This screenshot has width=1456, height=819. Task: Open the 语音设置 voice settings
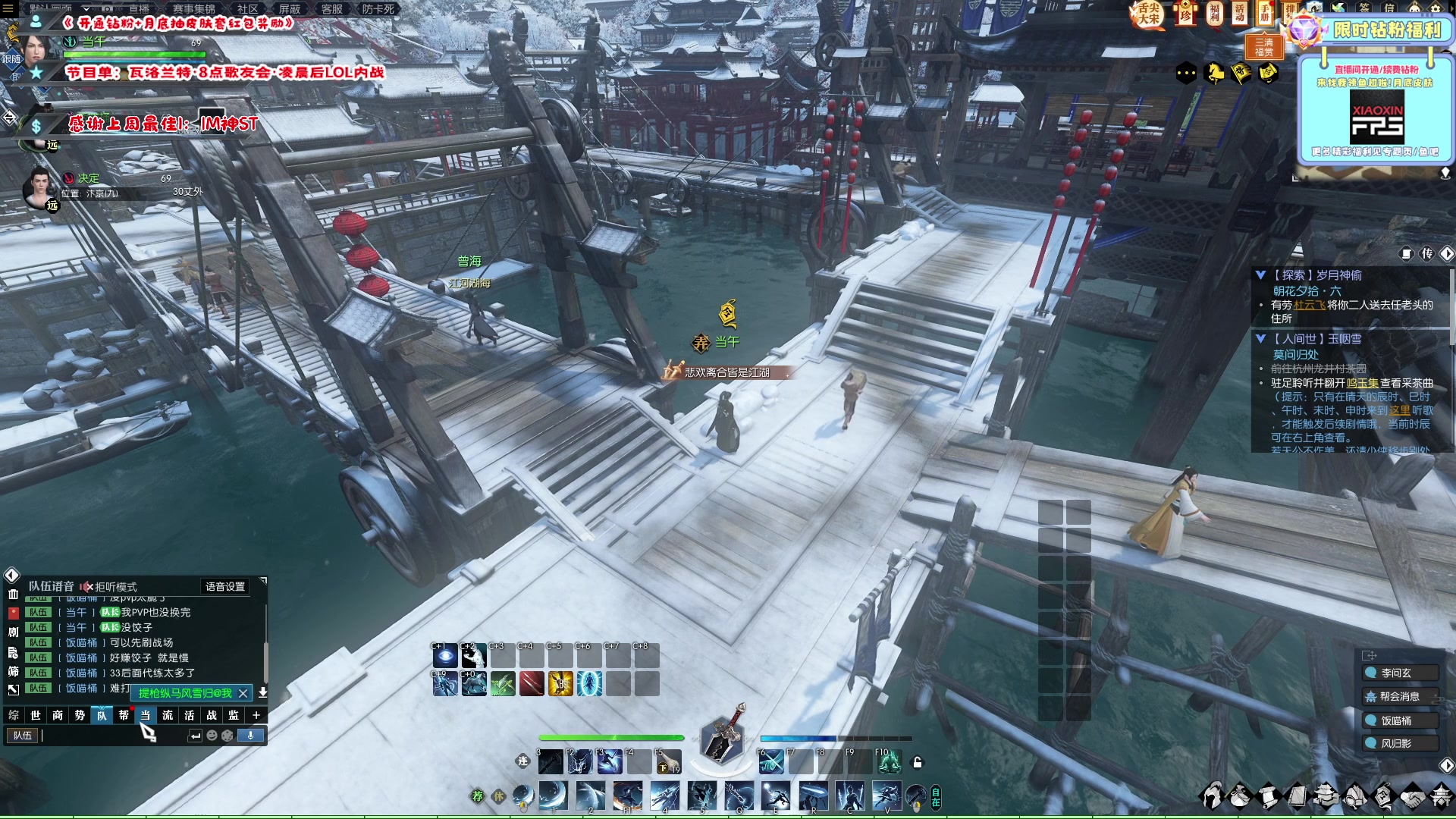click(225, 586)
